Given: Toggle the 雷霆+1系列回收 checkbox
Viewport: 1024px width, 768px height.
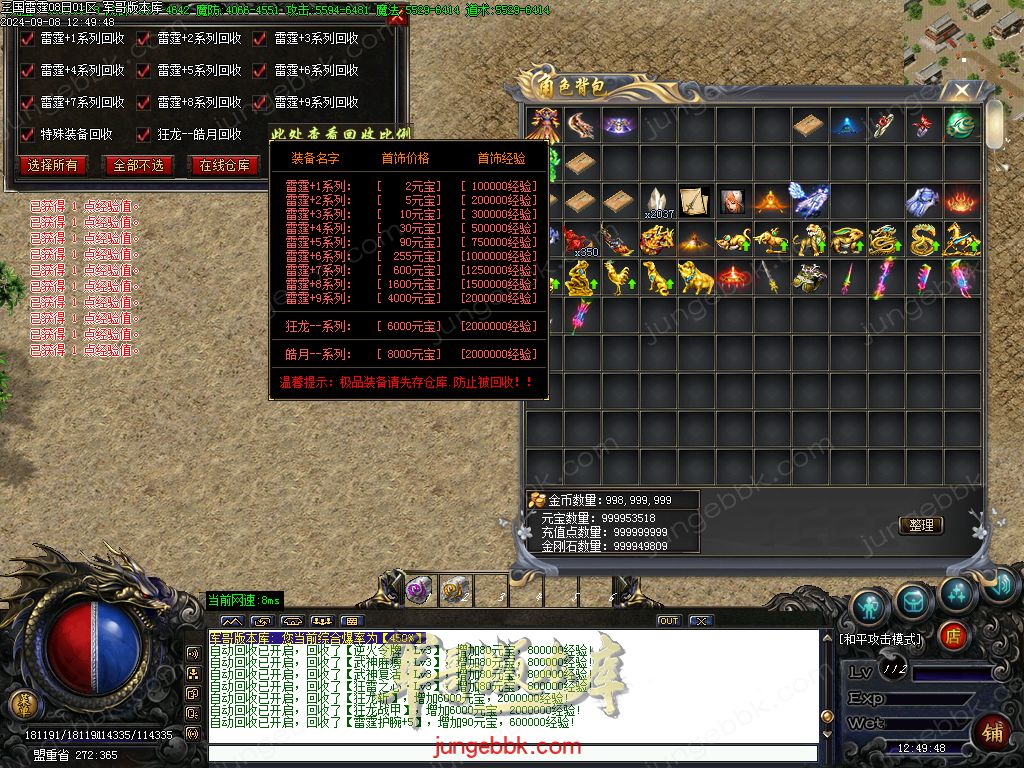Looking at the screenshot, I should [x=29, y=39].
